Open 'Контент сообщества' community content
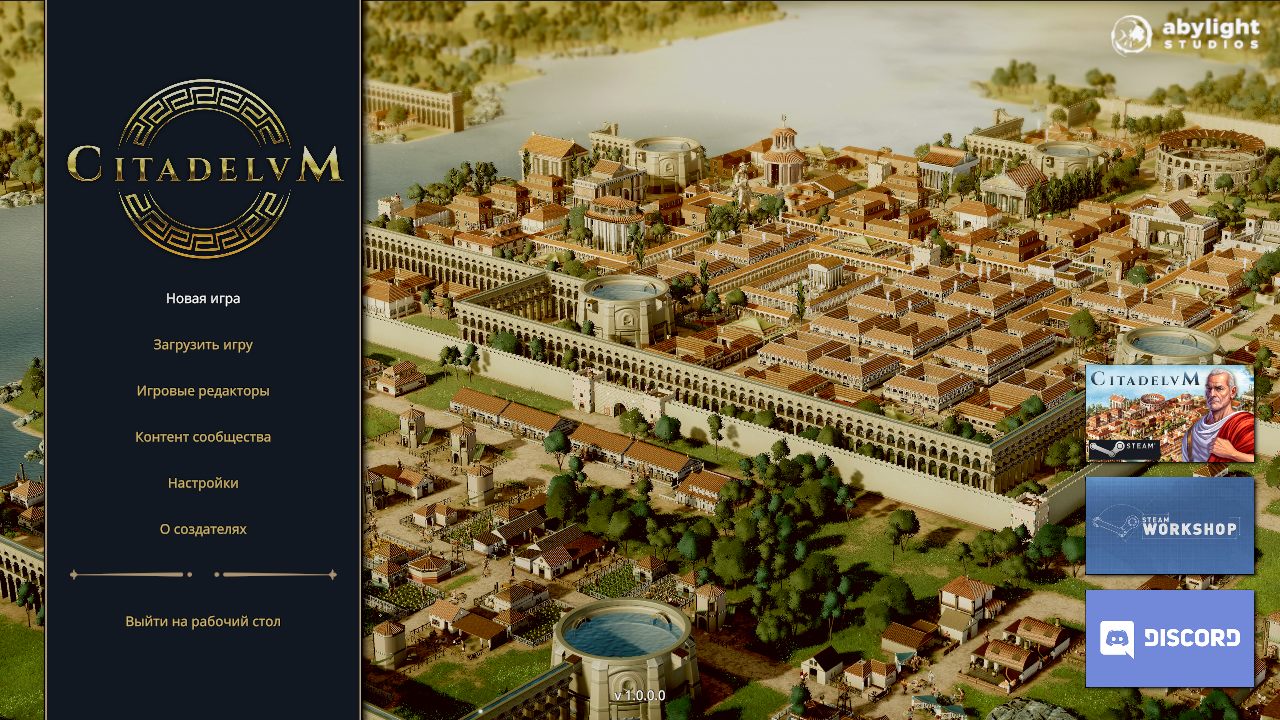Image resolution: width=1280 pixels, height=720 pixels. [201, 436]
